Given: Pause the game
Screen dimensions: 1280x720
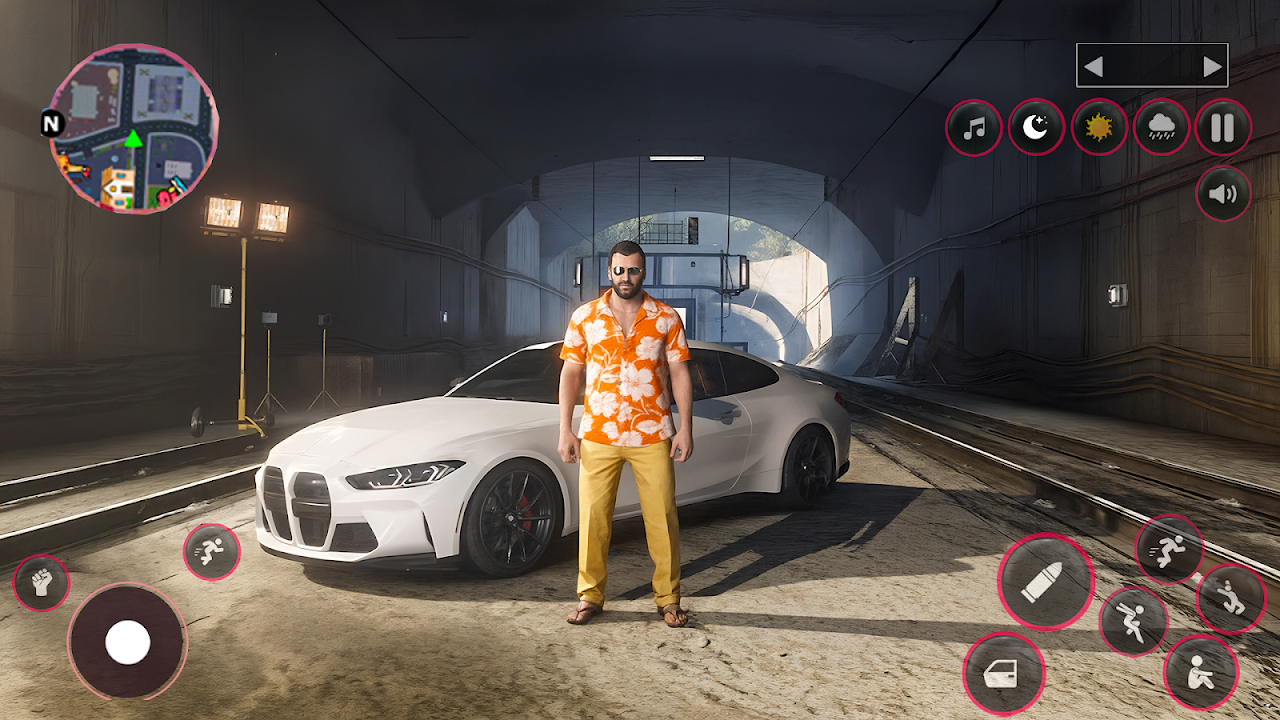Looking at the screenshot, I should coord(1223,128).
